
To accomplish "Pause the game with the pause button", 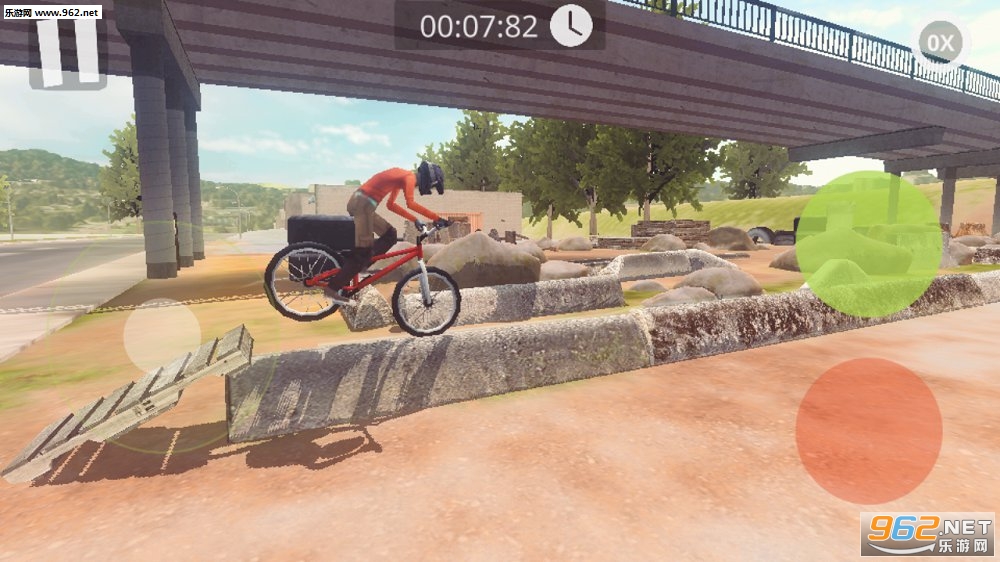I will click(68, 52).
